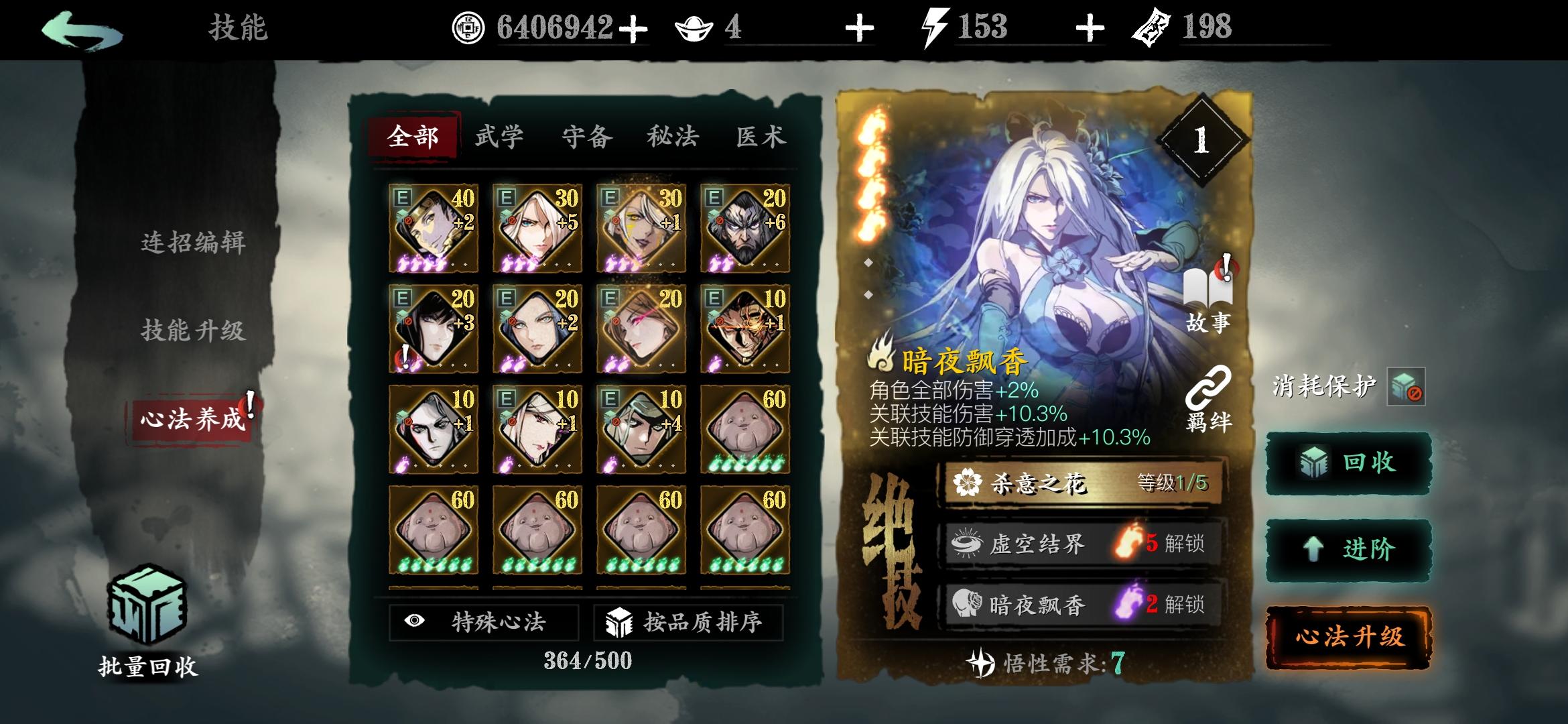Viewport: 1568px width, 724px height.
Task: Click the 进阶 advancement button
Action: click(x=1346, y=548)
